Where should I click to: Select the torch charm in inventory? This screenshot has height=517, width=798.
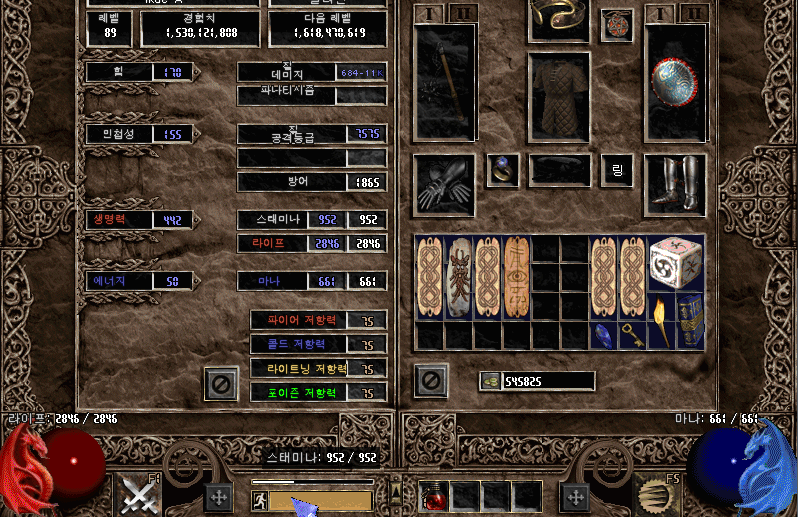click(662, 322)
